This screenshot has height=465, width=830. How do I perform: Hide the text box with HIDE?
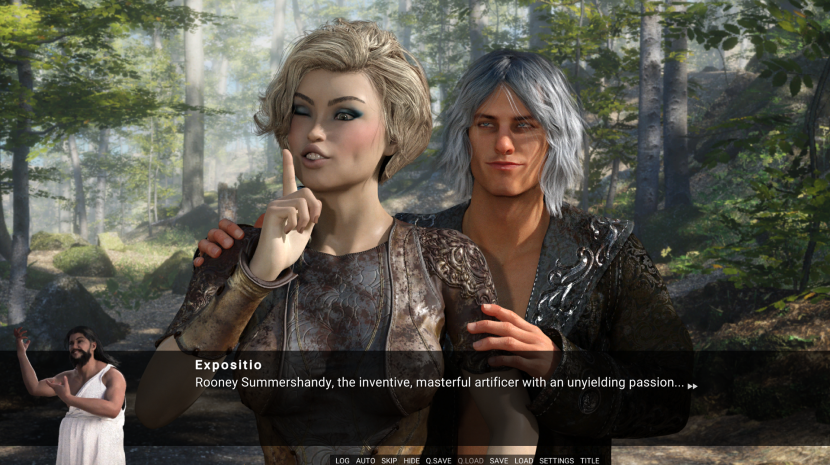(x=412, y=461)
